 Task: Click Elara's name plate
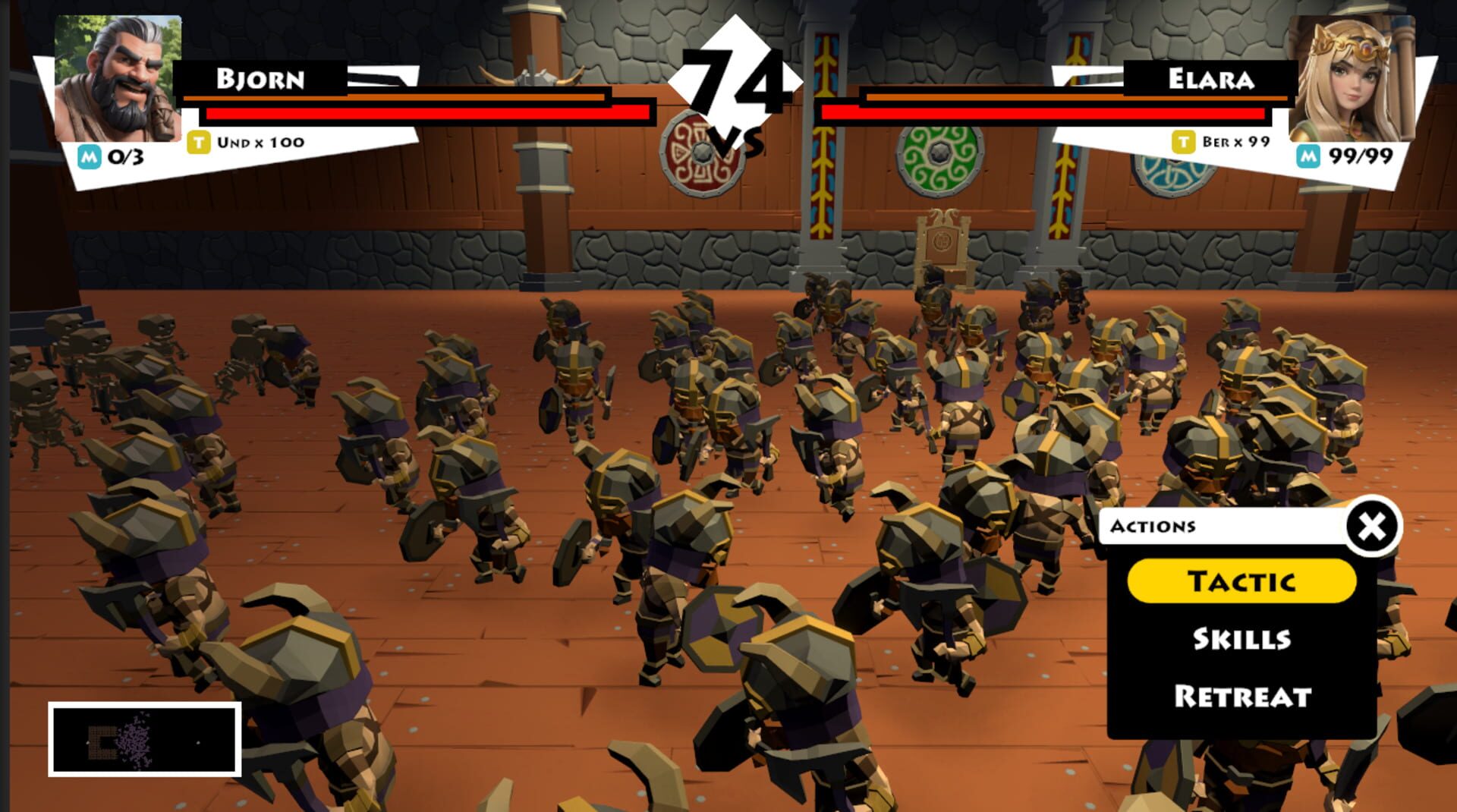click(x=1210, y=77)
